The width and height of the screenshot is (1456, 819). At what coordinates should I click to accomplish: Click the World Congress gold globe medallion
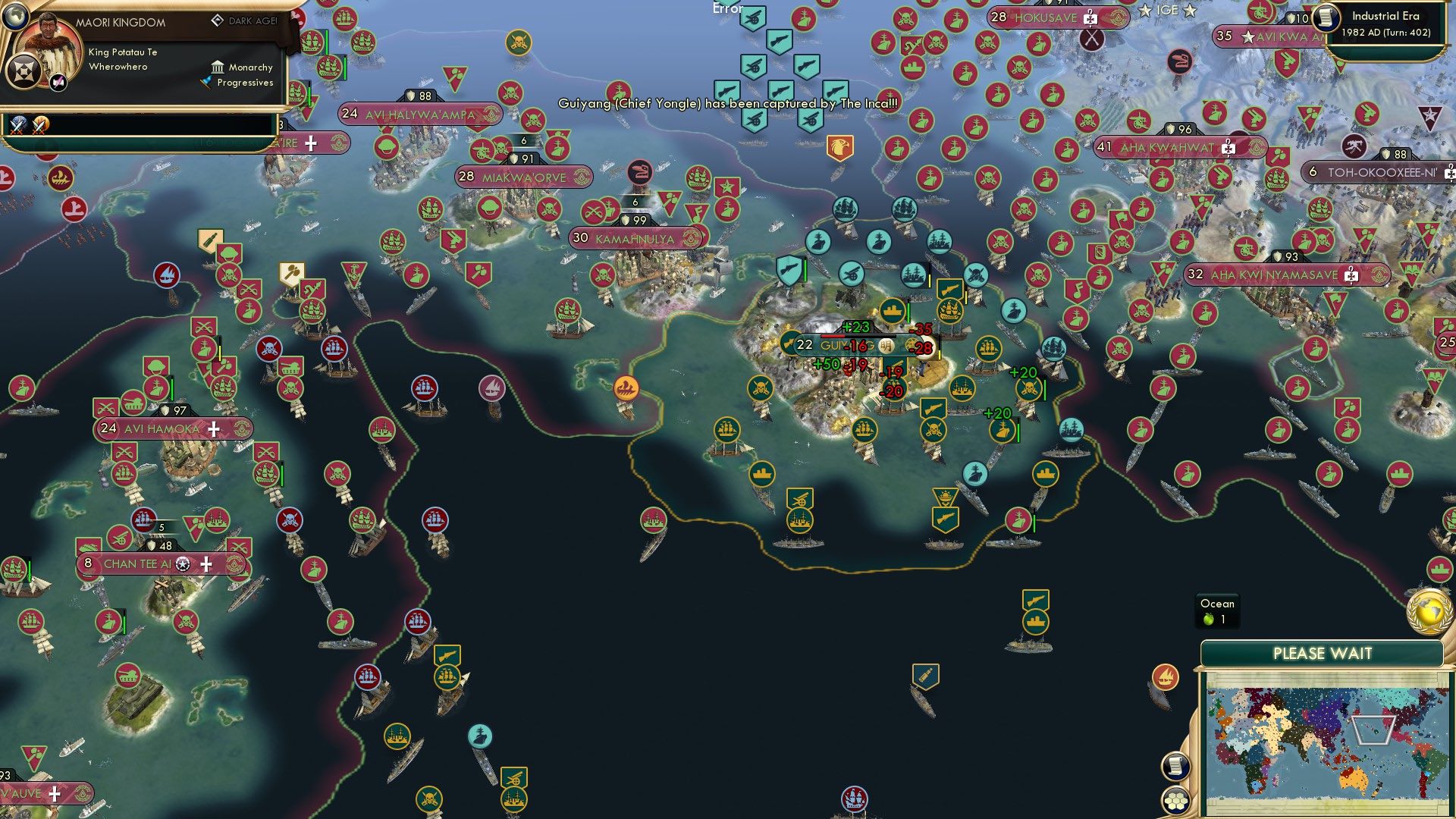(x=1429, y=610)
